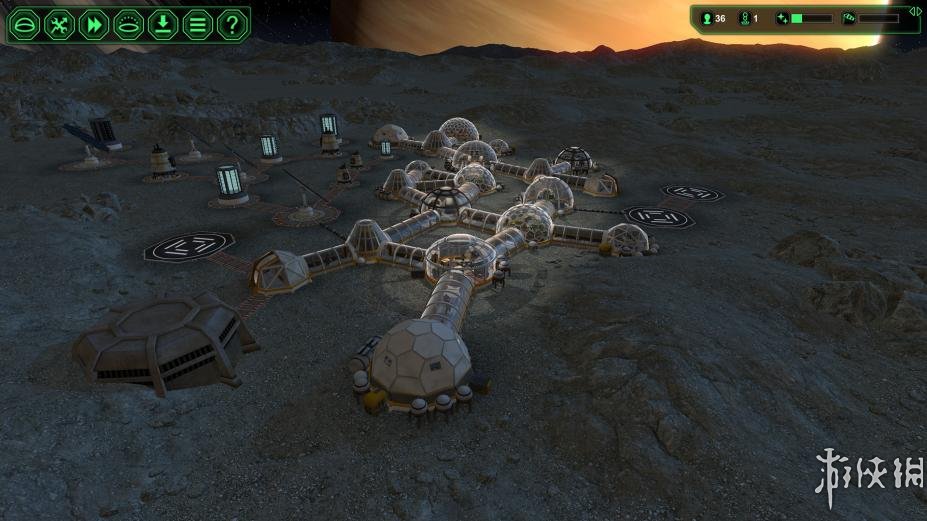This screenshot has width=927, height=521.
Task: Select the colonist population icon
Action: point(709,18)
